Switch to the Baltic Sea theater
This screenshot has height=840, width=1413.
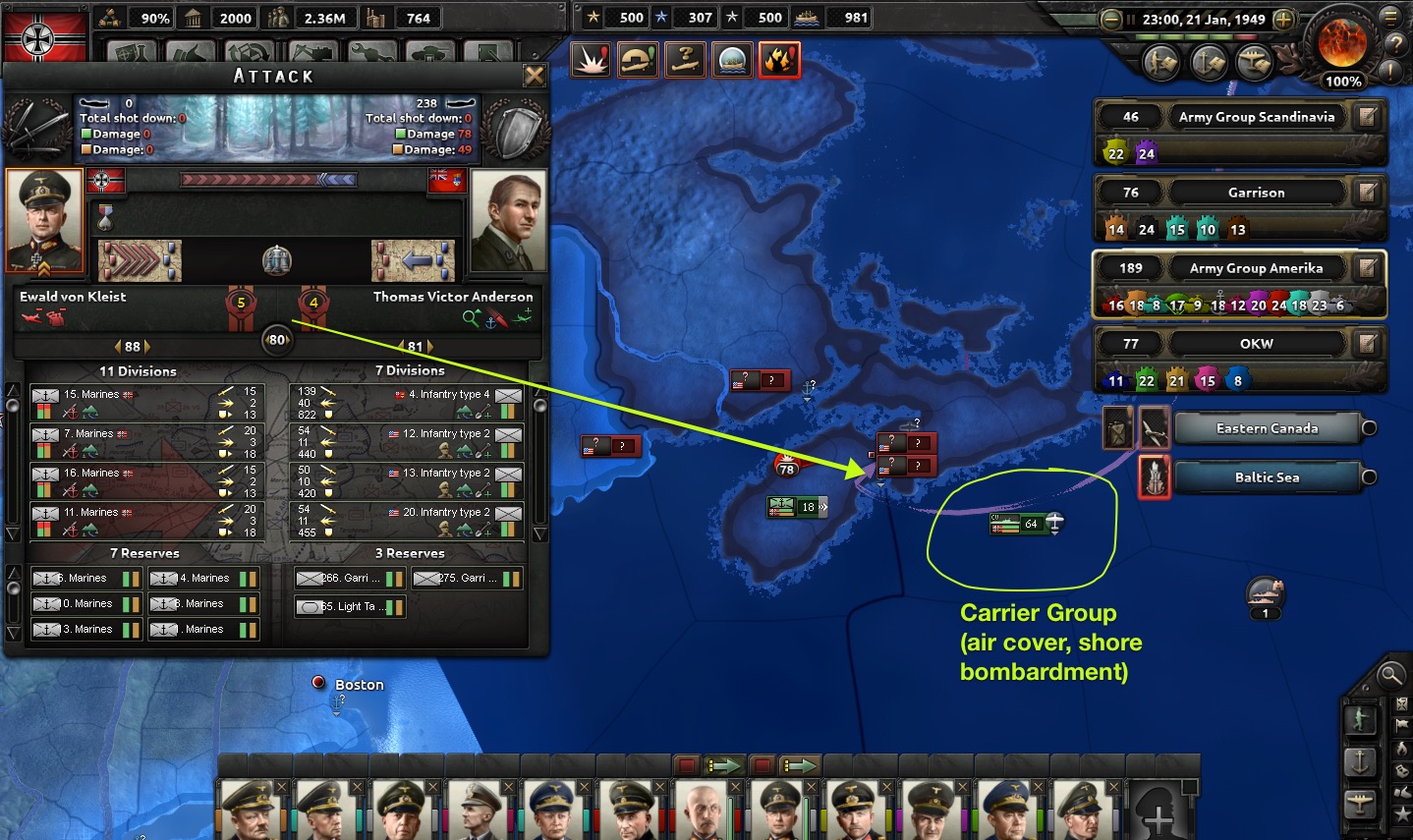1267,477
